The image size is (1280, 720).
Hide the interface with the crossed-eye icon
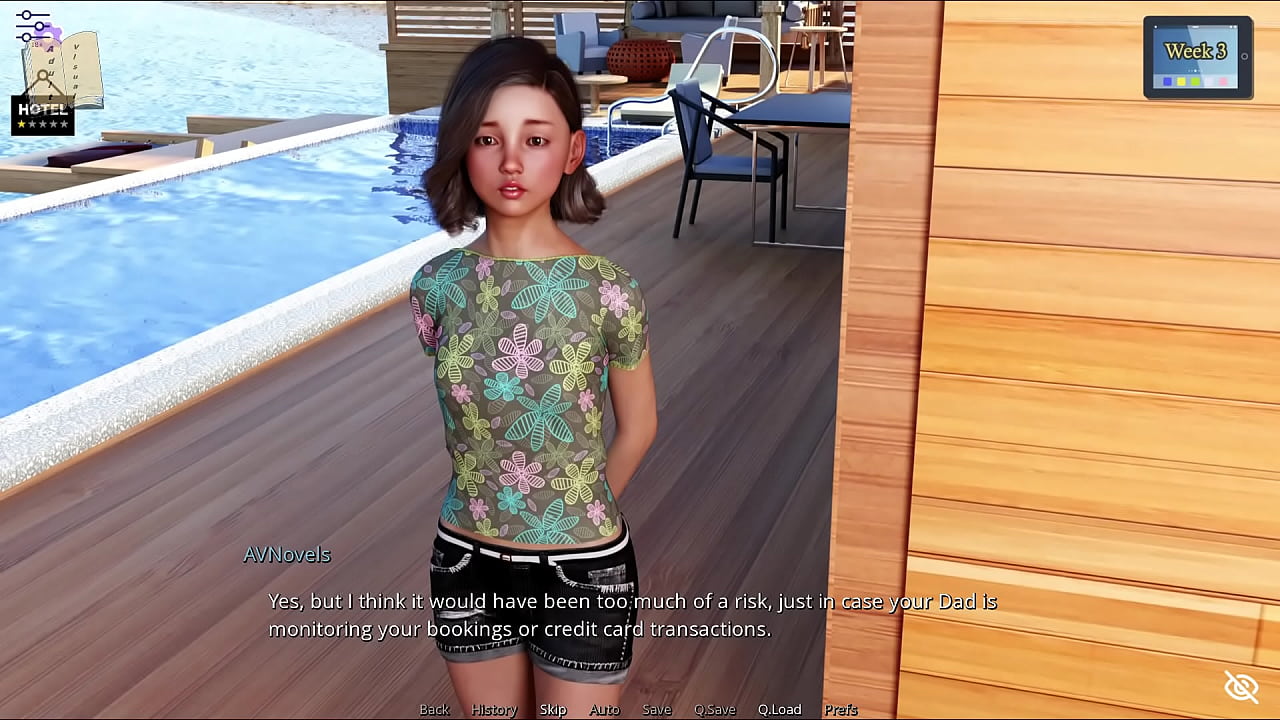(x=1241, y=687)
